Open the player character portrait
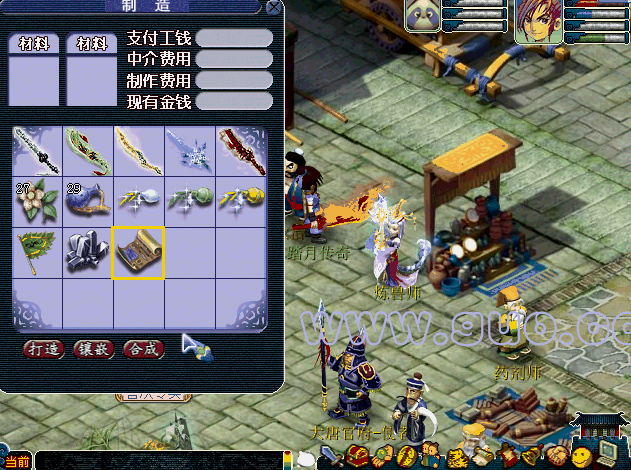631x470 pixels. point(538,20)
